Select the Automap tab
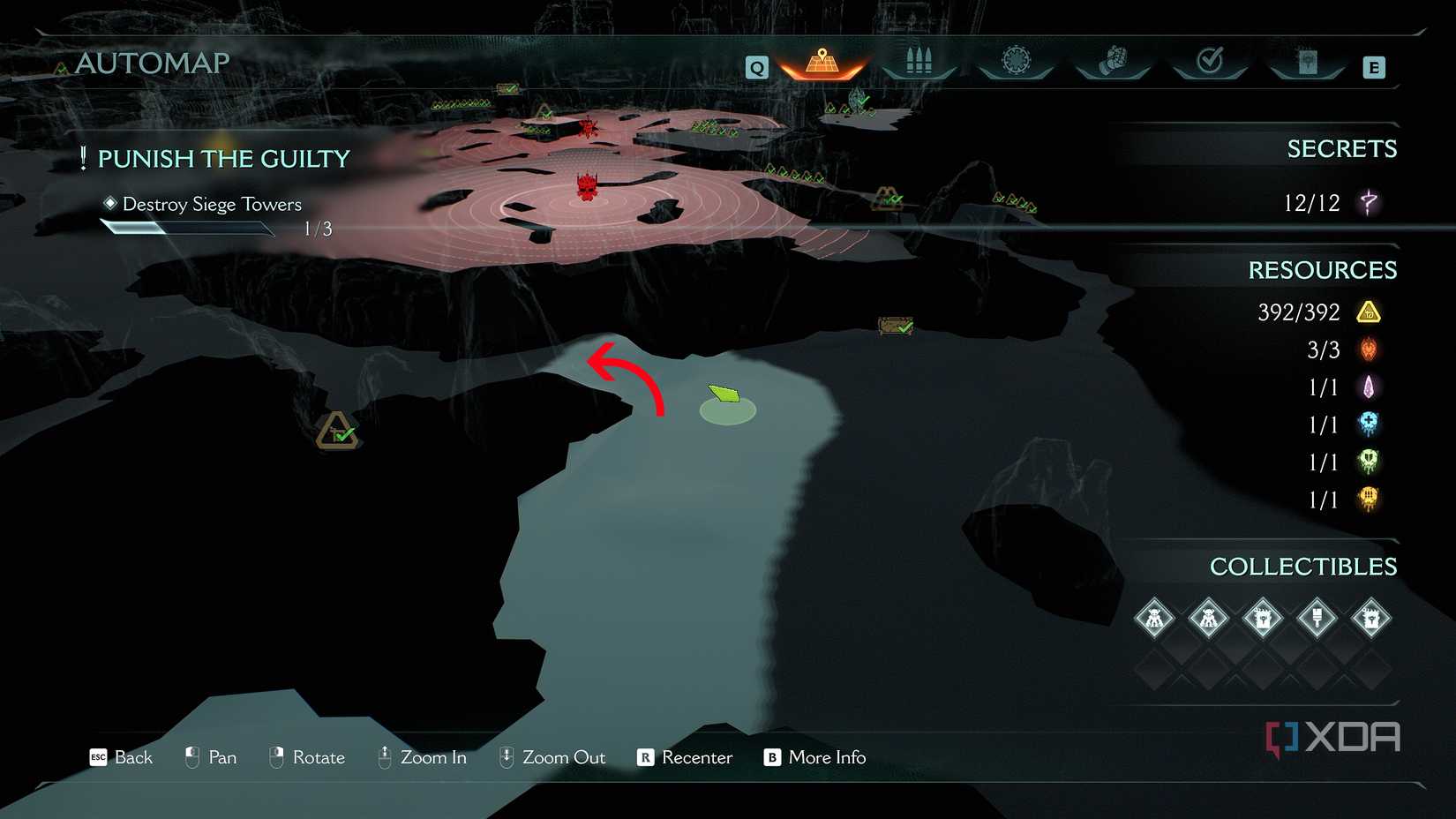Image resolution: width=1456 pixels, height=819 pixels. 822,64
